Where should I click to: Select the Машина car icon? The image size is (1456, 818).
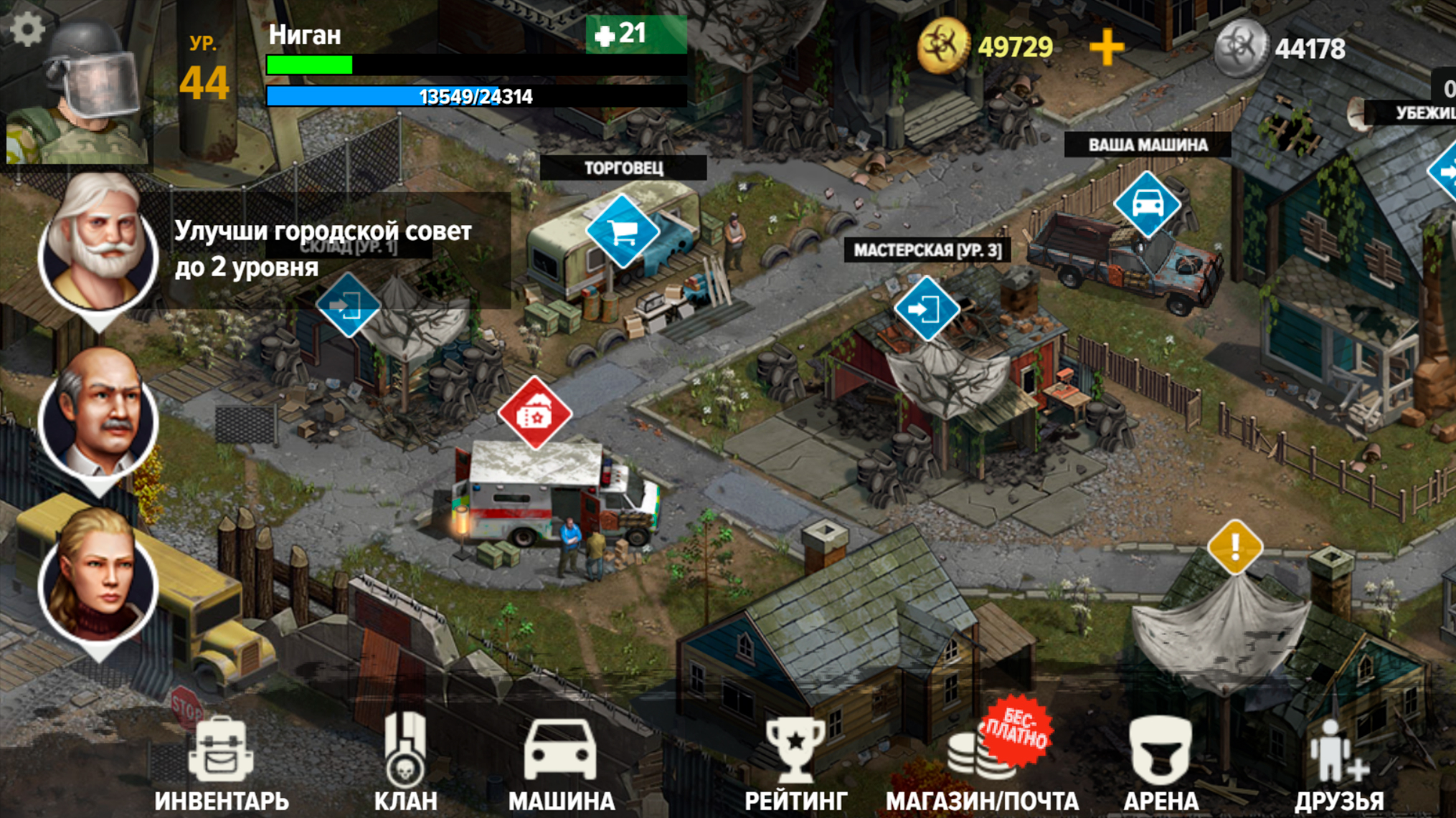559,749
